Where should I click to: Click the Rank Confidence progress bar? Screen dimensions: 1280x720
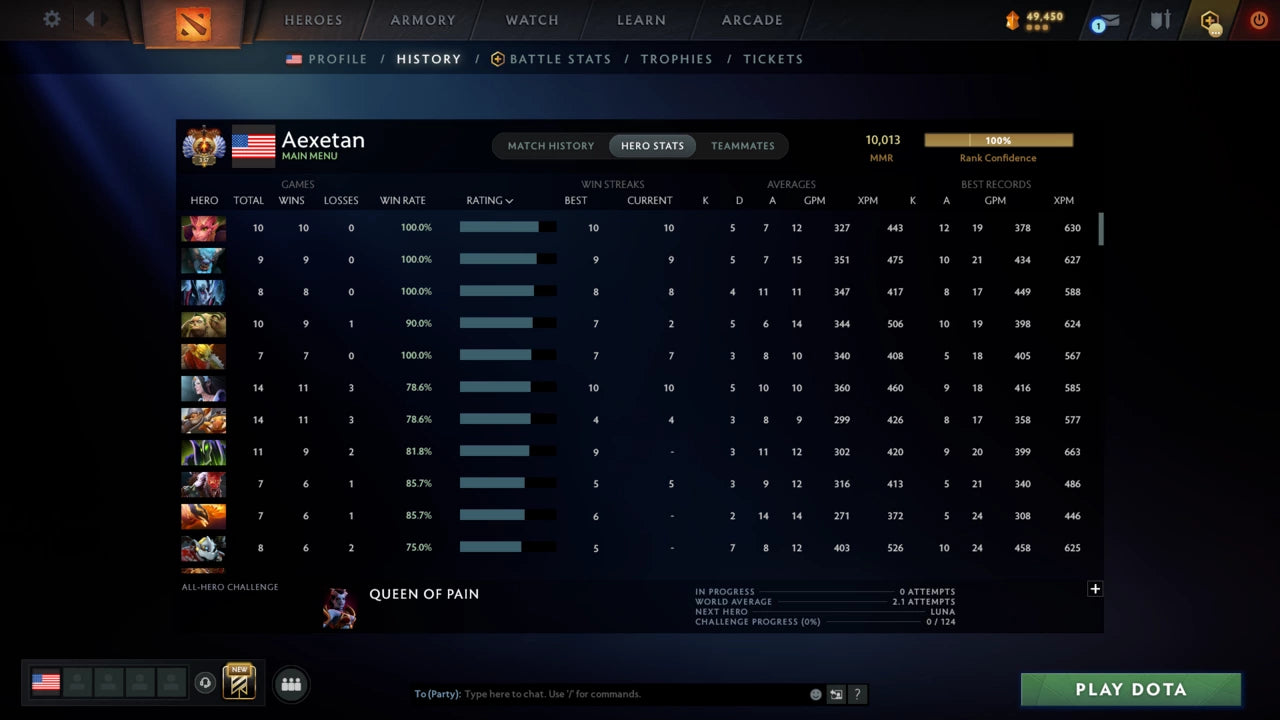[998, 140]
